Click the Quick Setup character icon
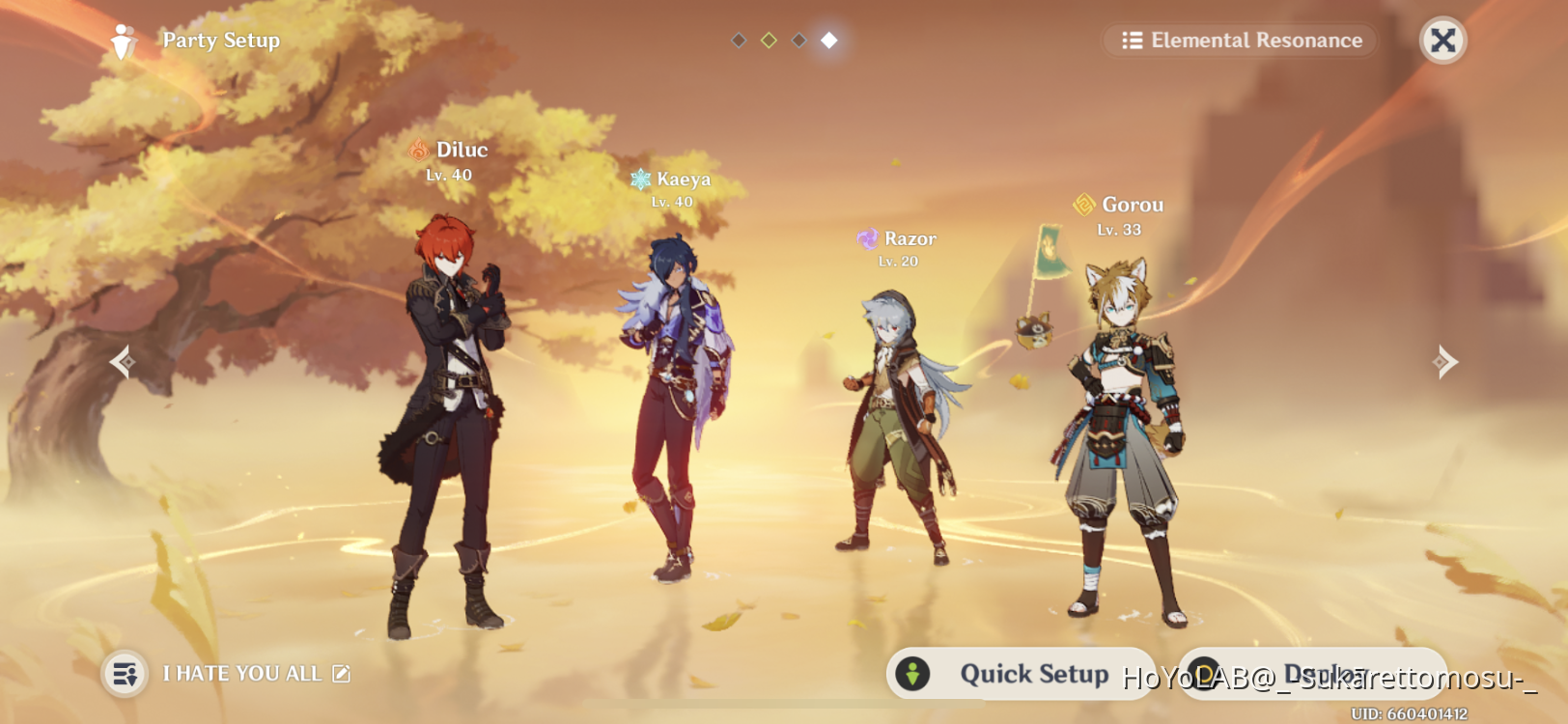Image resolution: width=1568 pixels, height=724 pixels. 911,674
